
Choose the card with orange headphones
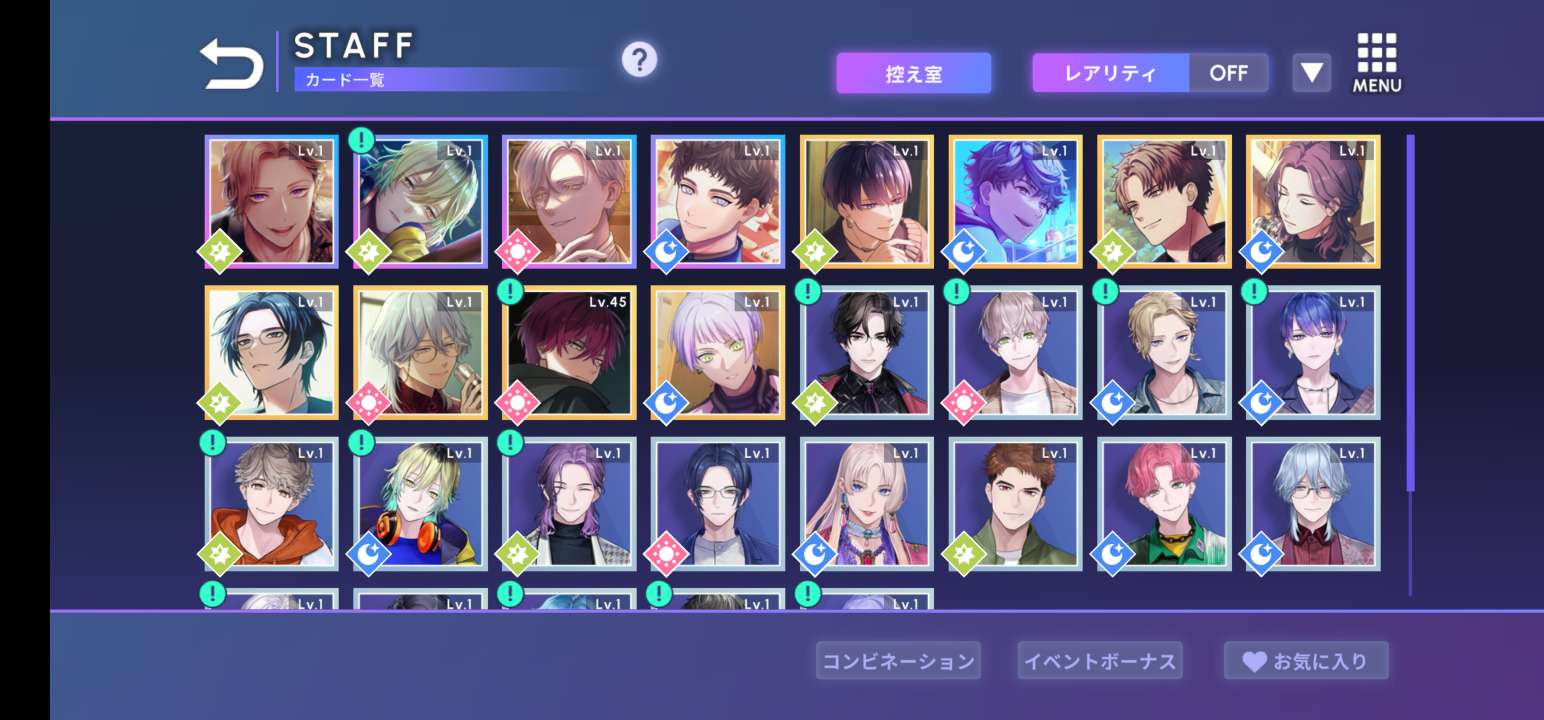(x=420, y=504)
